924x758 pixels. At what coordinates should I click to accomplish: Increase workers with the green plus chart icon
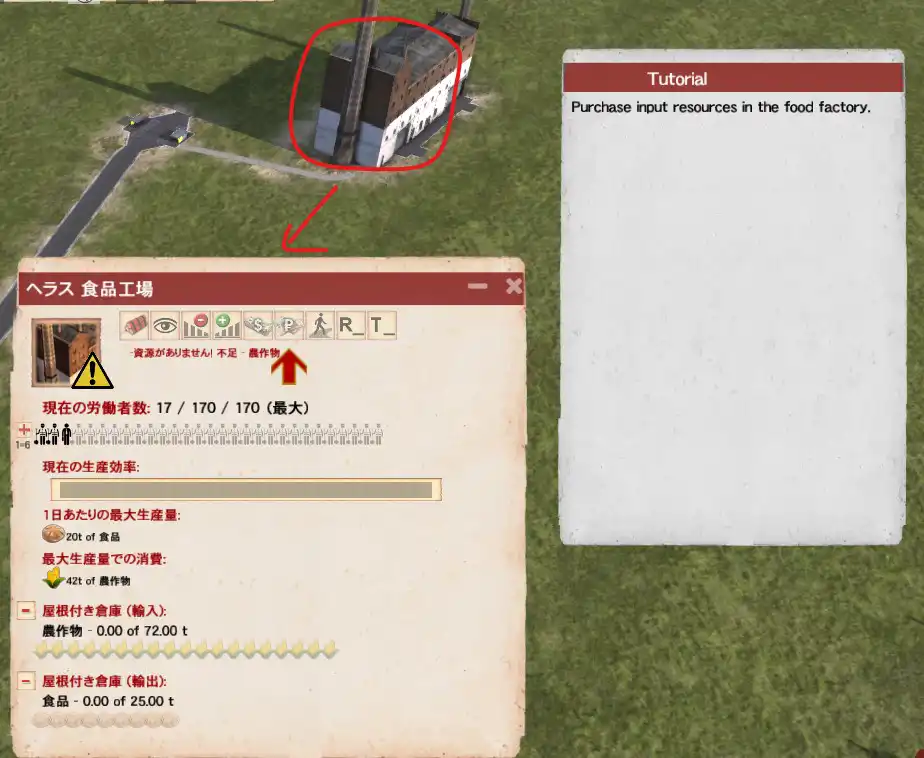pos(227,325)
